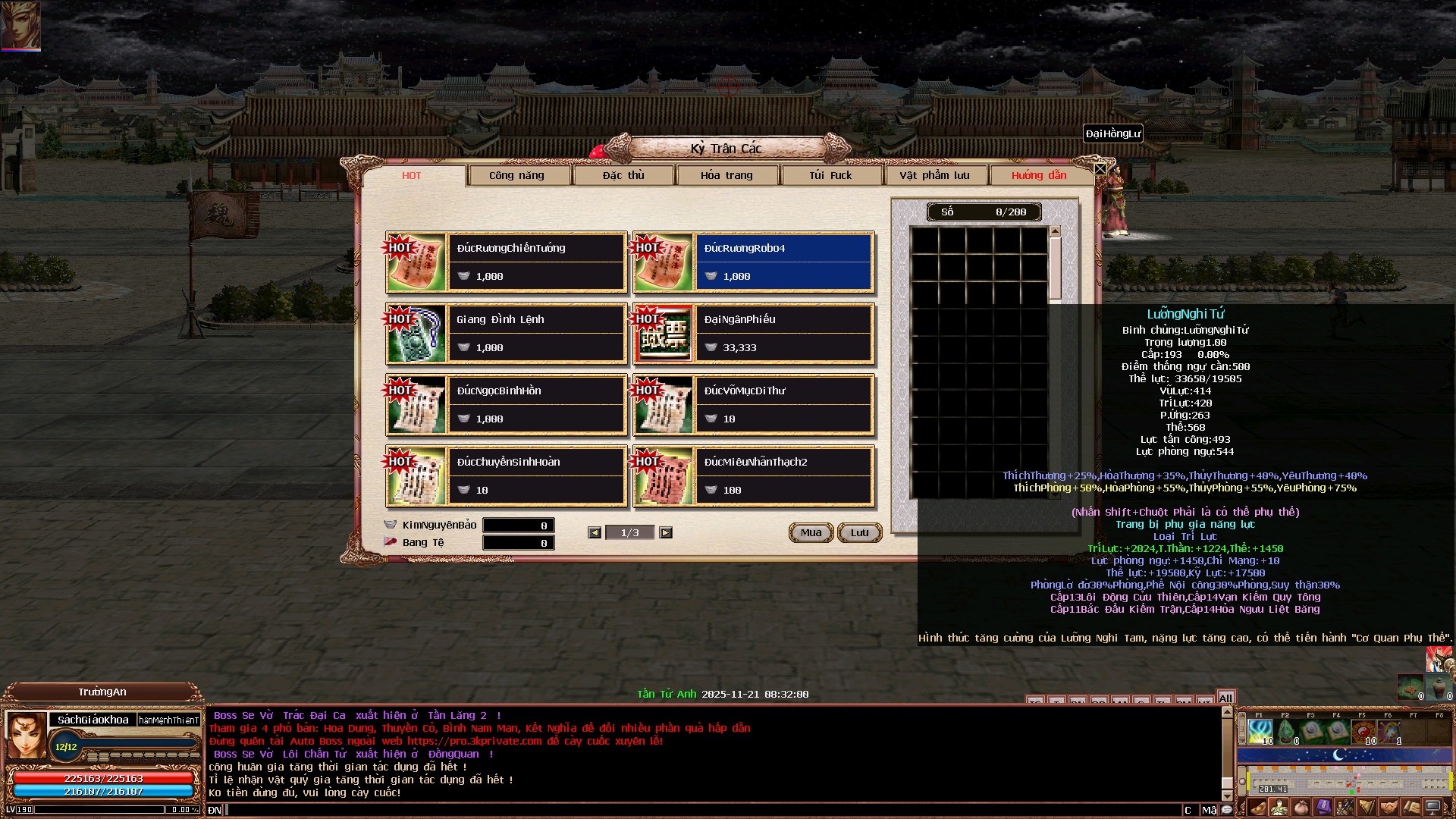
Task: Switch to the Công năng tab
Action: (516, 175)
